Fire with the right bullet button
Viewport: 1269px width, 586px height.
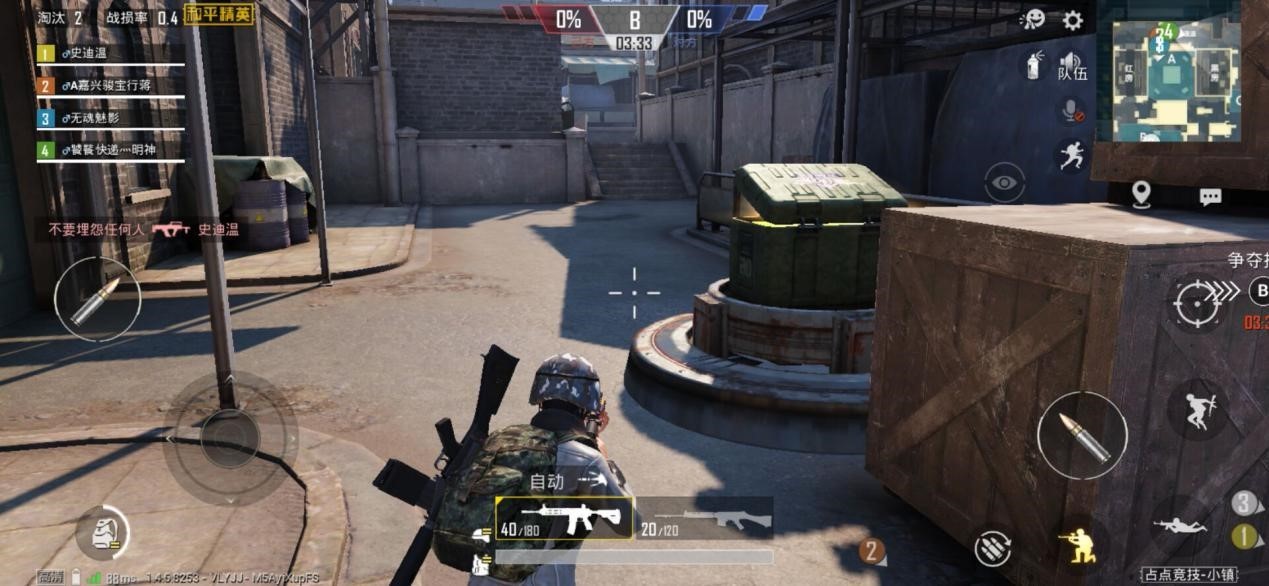[1082, 436]
